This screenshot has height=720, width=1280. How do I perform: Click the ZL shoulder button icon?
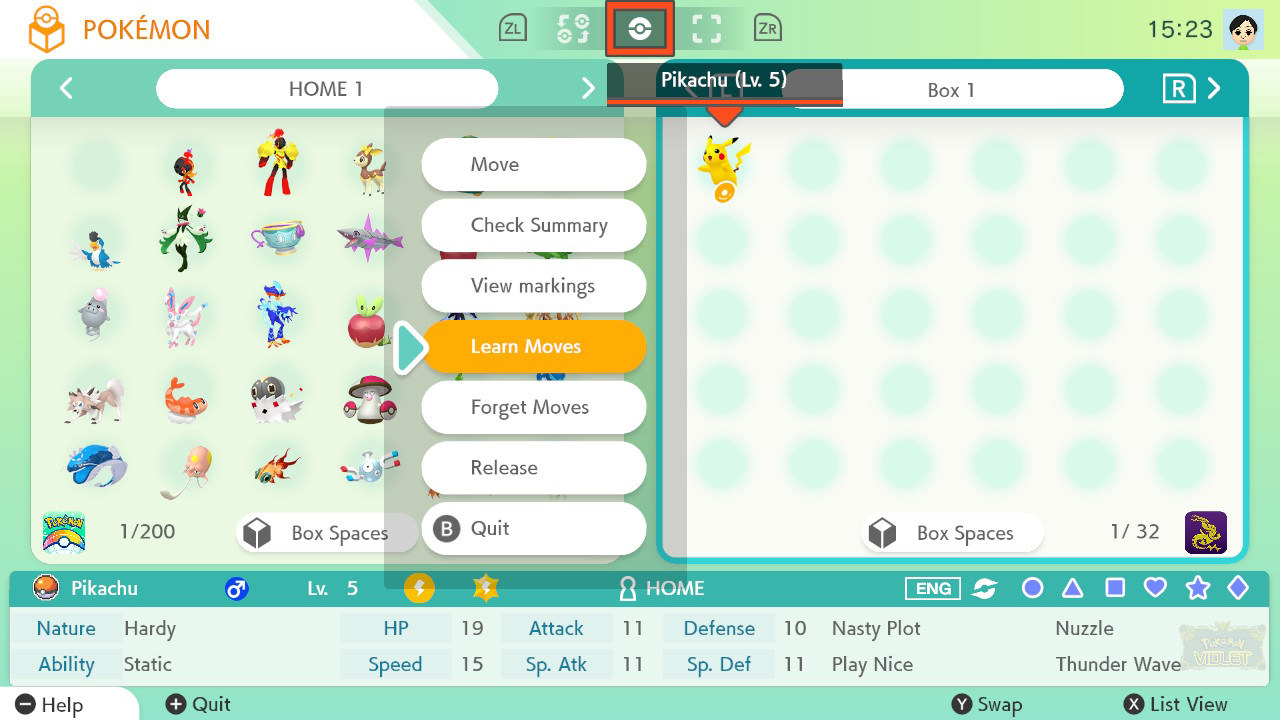[x=513, y=28]
